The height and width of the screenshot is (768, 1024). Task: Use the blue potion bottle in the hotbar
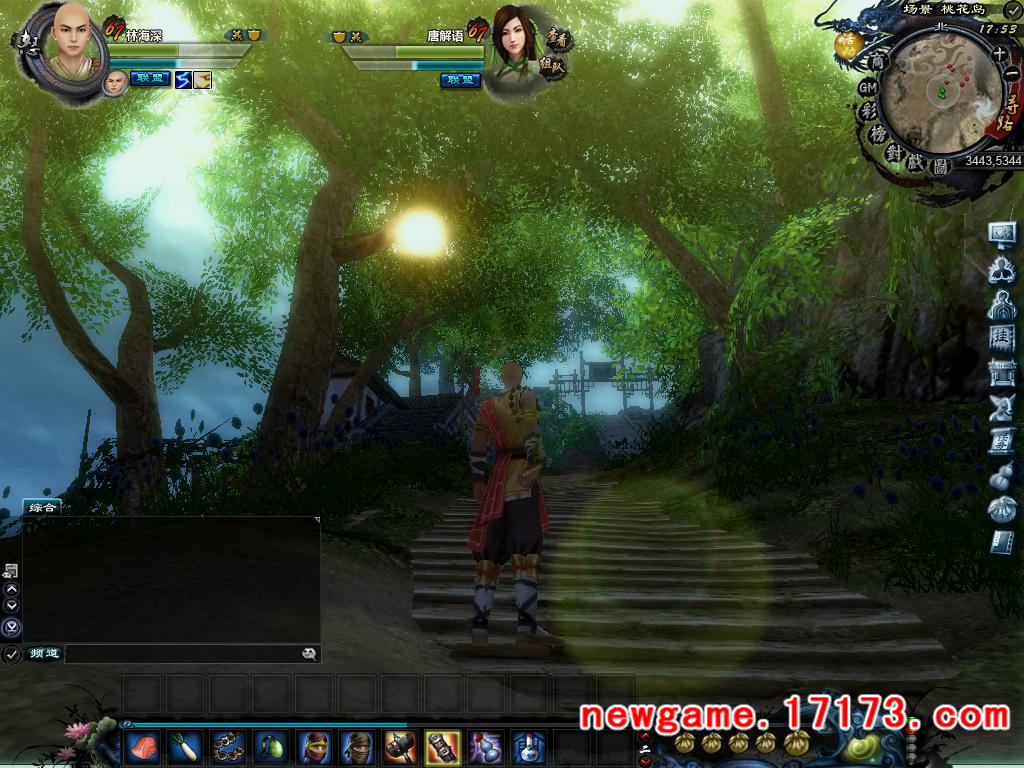point(528,746)
